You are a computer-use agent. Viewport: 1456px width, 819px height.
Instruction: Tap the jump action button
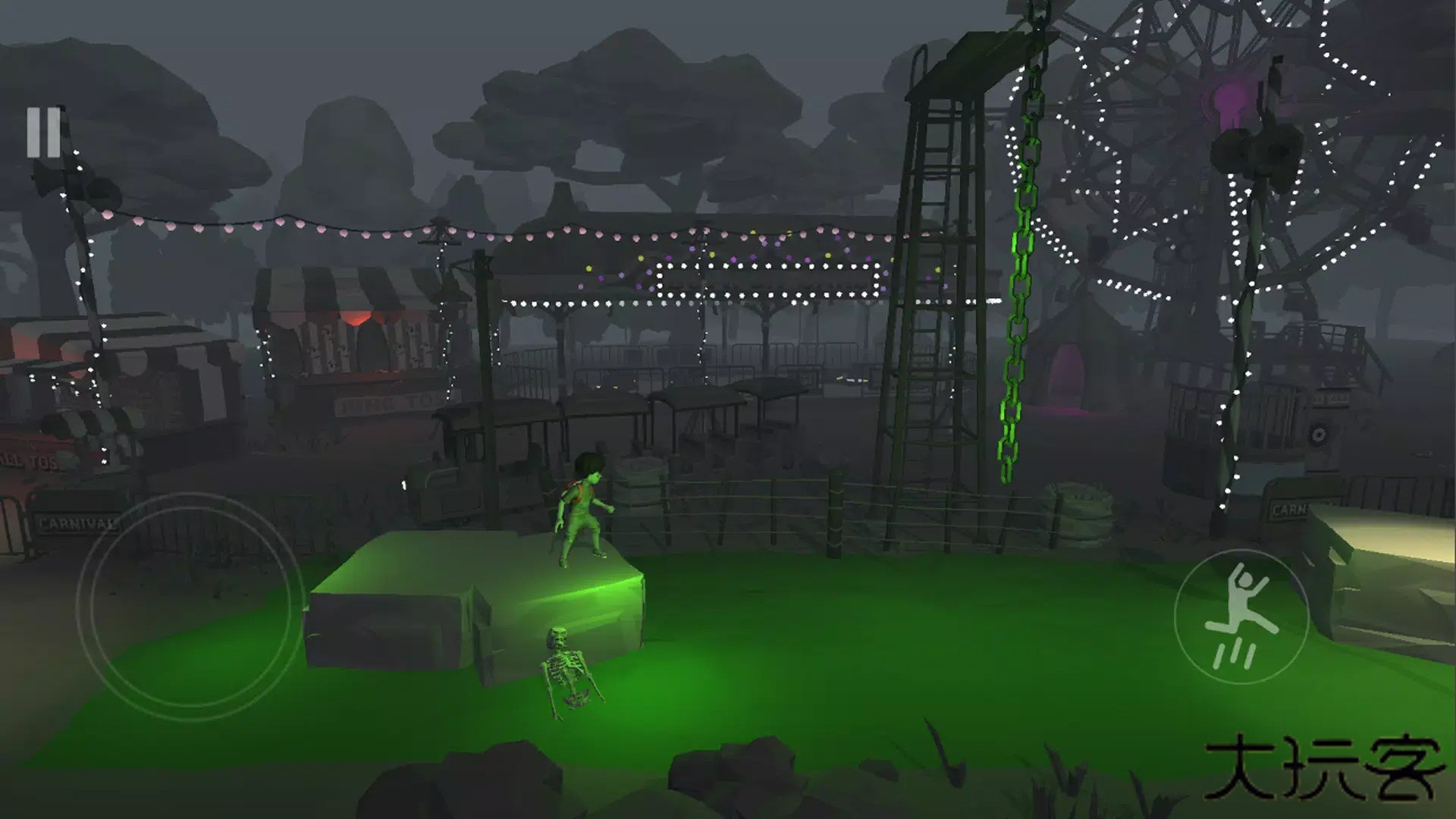[1241, 616]
